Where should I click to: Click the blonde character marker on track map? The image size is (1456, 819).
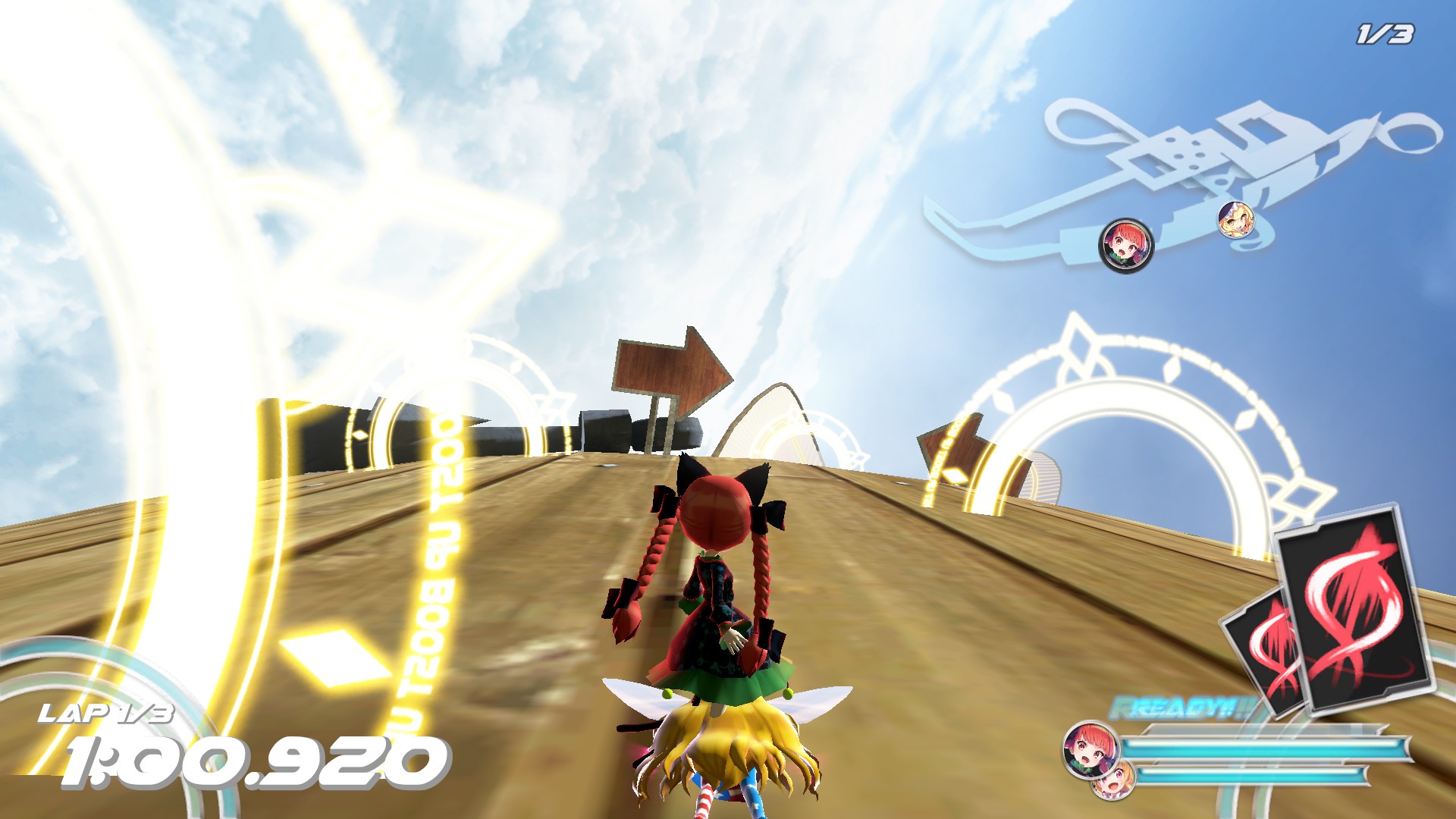(x=1235, y=220)
